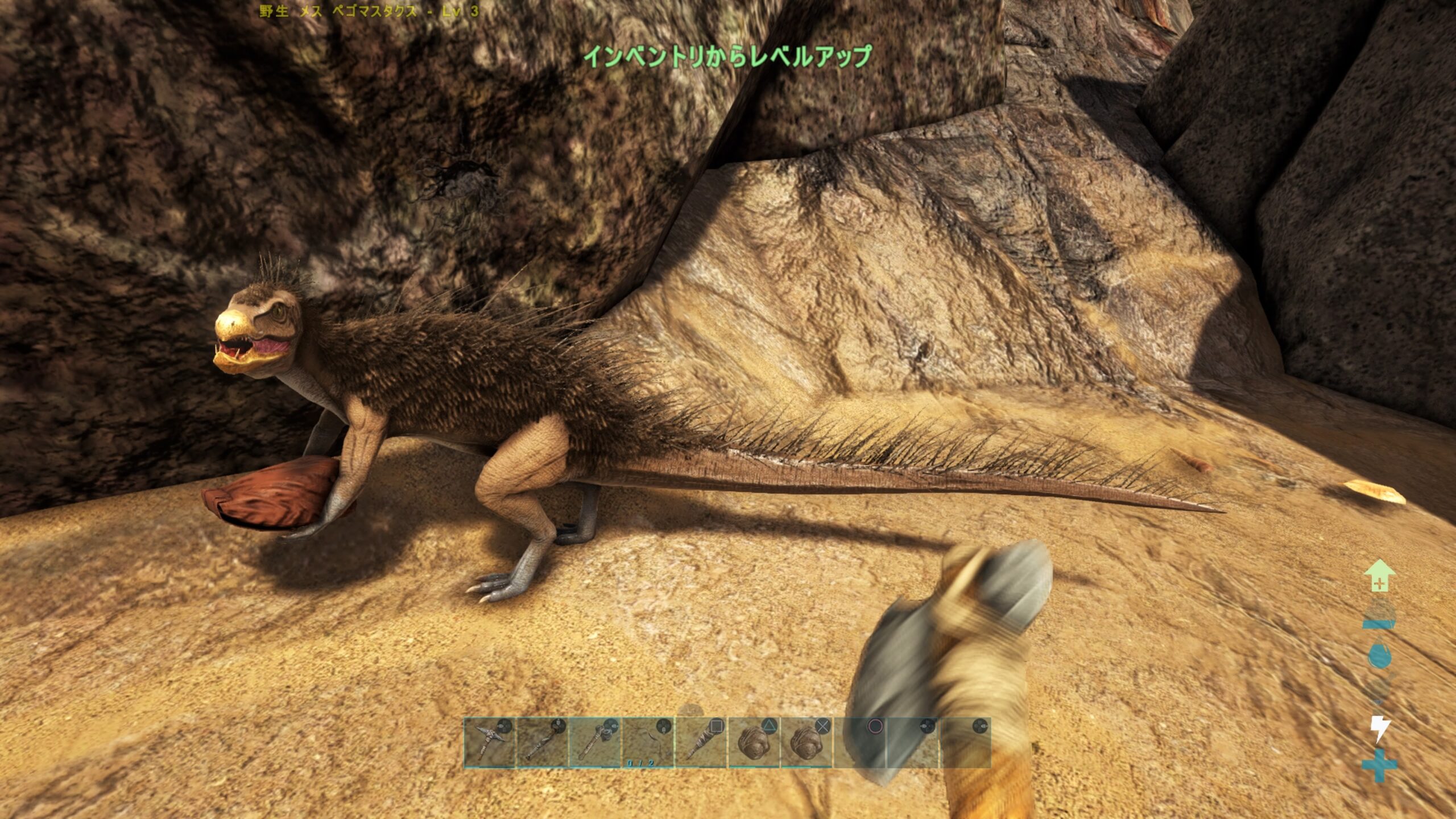
Task: Equip the spear from the hotbar
Action: click(x=542, y=742)
